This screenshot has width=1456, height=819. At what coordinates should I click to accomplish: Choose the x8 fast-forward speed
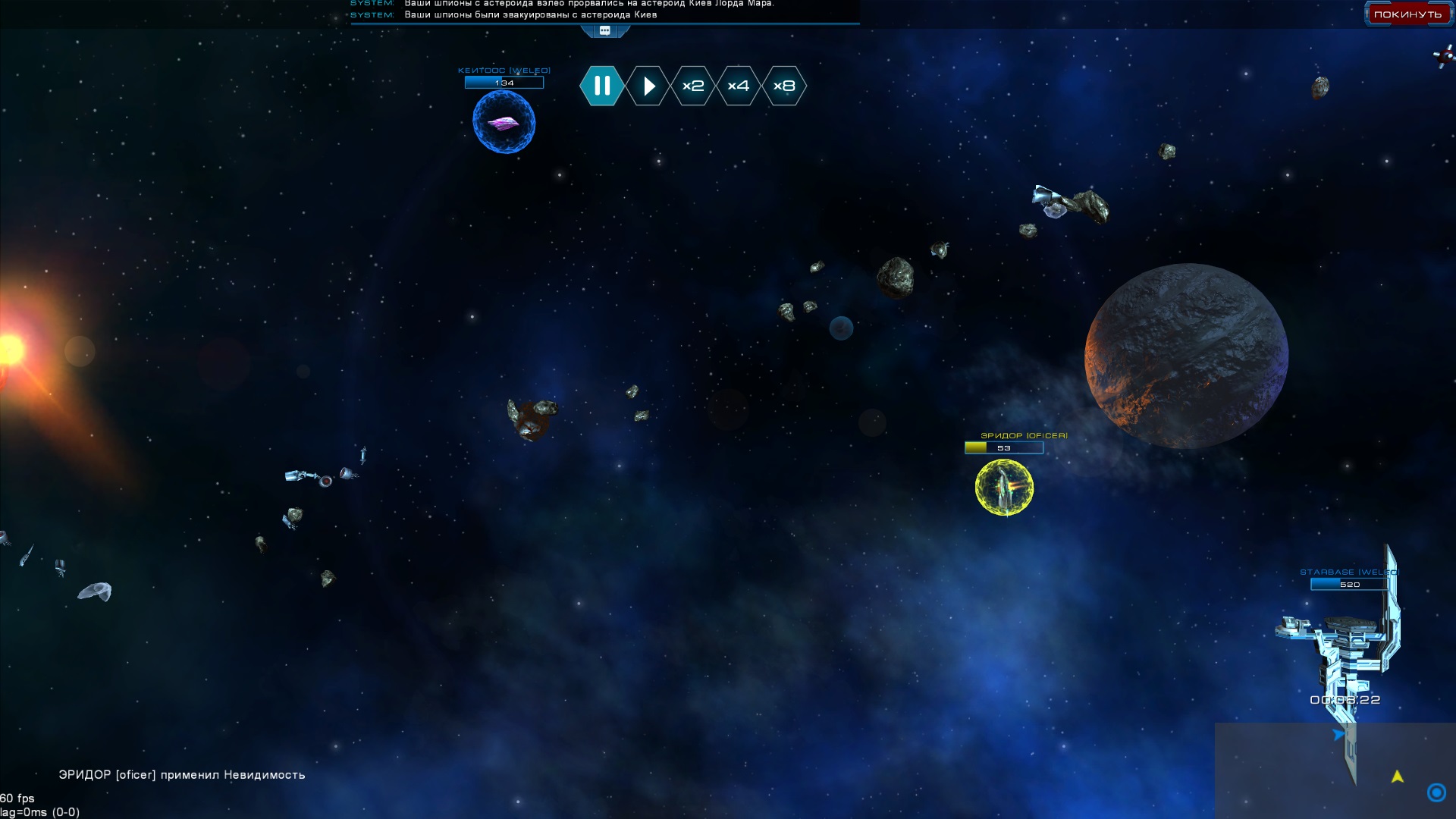click(784, 86)
